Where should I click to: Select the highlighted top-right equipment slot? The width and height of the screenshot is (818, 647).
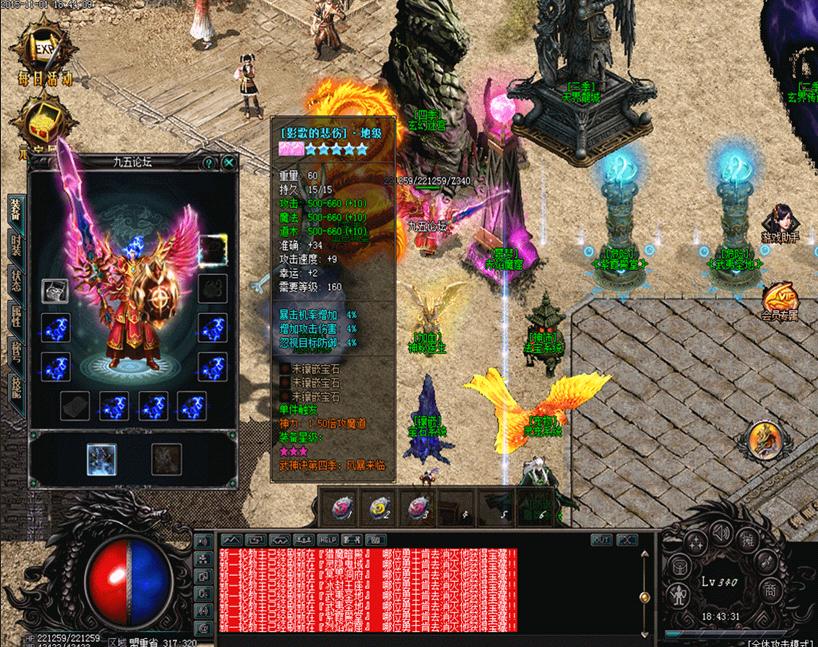[x=212, y=248]
